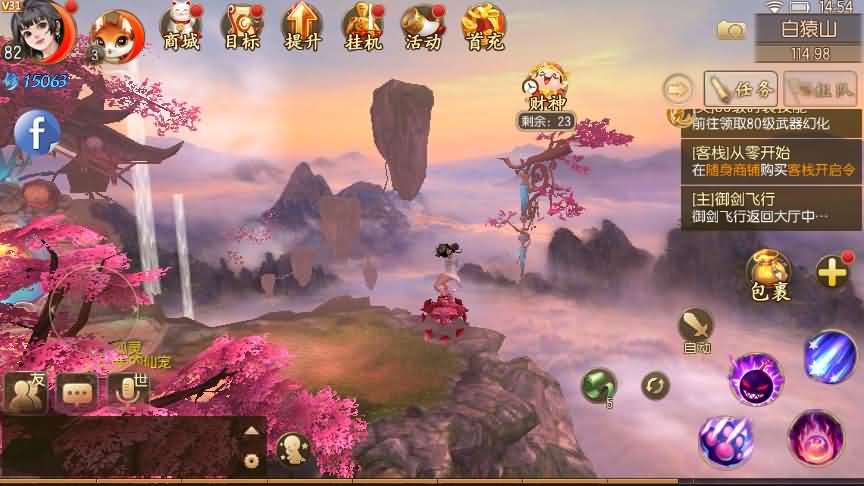Select the 御剑飞行 main quest entry

pyautogui.click(x=770, y=208)
